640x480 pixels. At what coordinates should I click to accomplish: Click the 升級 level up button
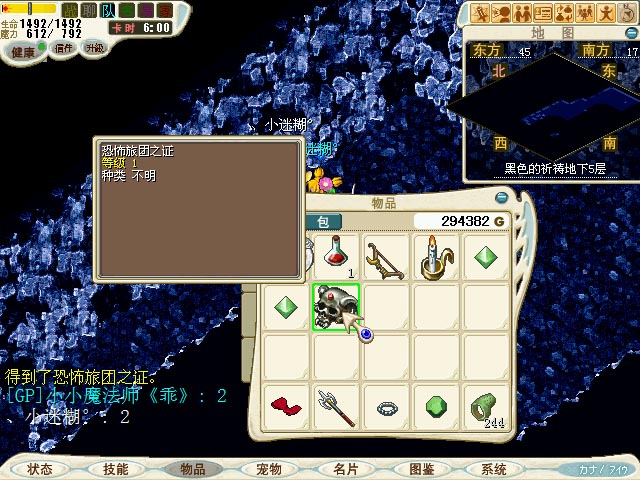pos(95,47)
